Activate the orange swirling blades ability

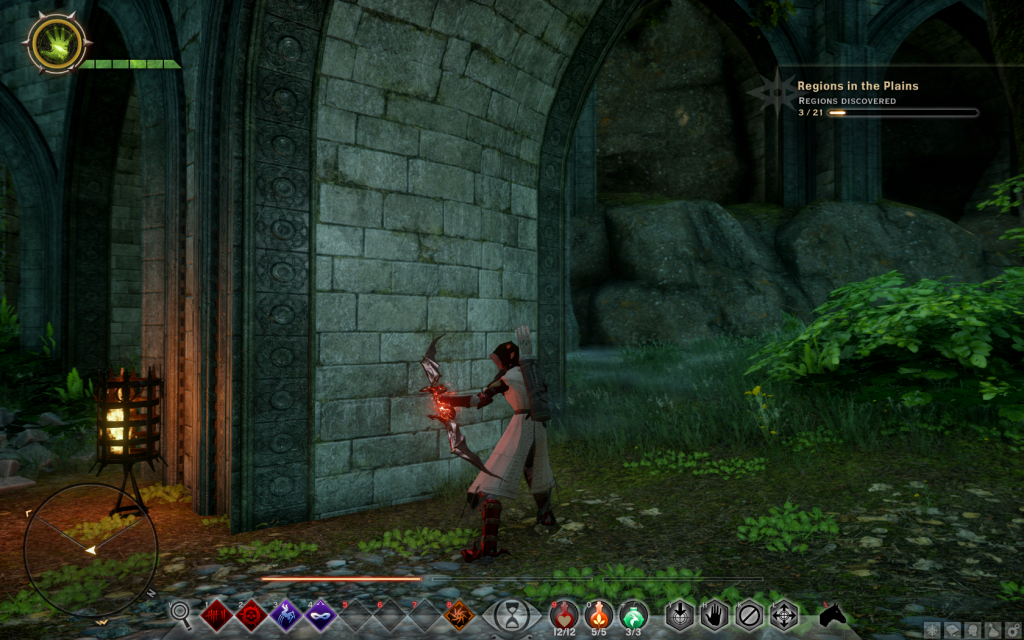pyautogui.click(x=459, y=613)
